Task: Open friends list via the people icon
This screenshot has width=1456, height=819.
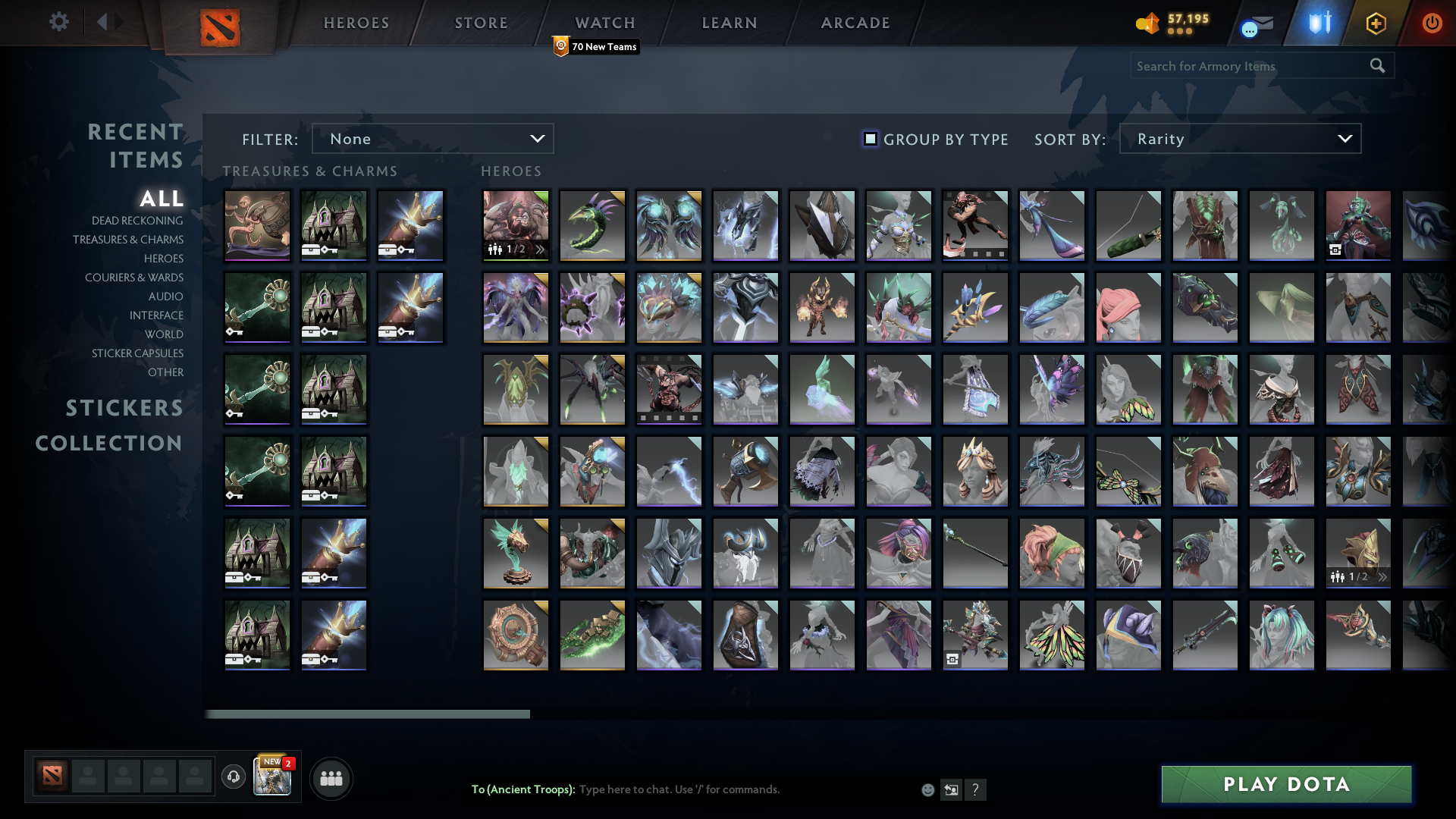Action: [x=331, y=777]
